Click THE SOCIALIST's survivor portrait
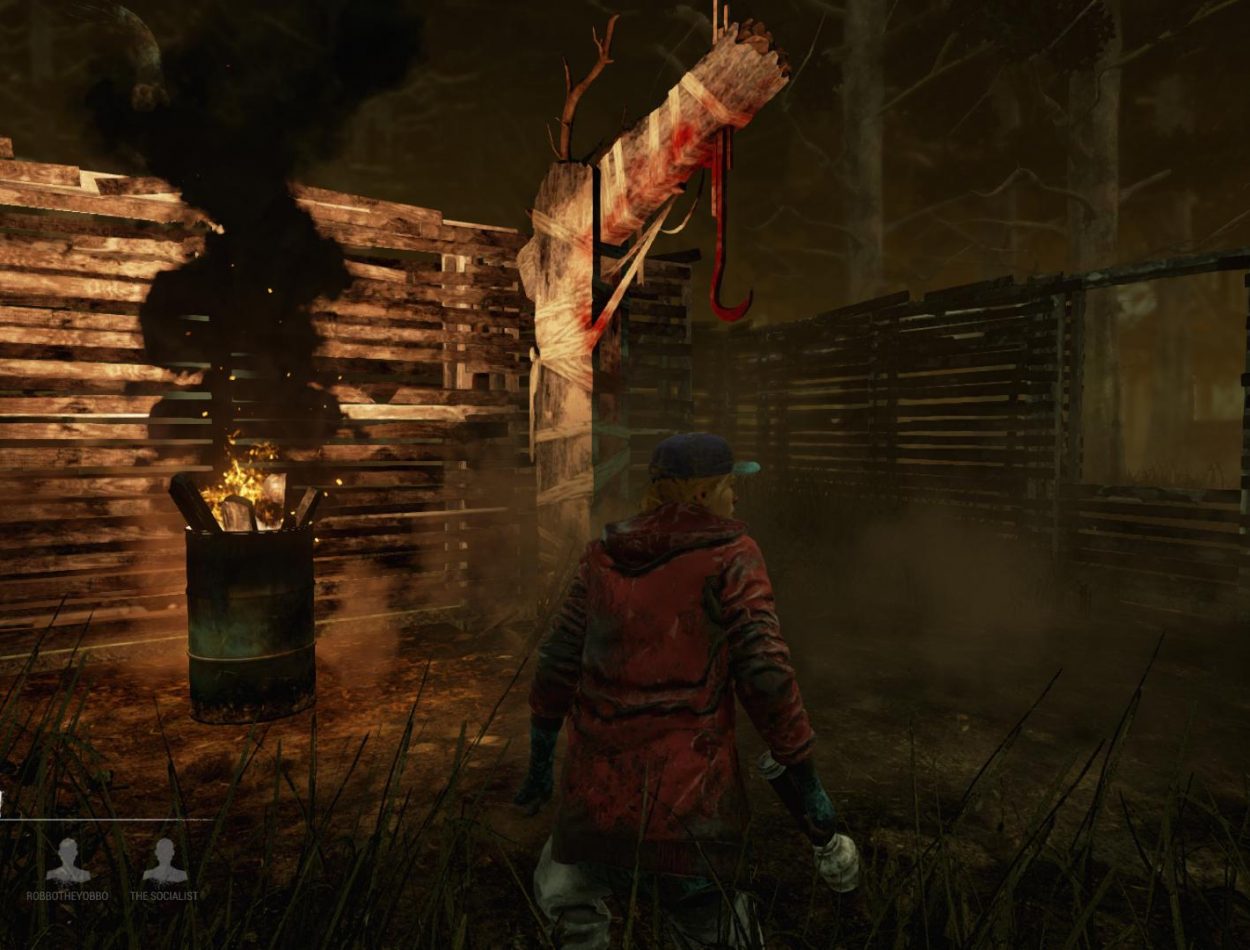 [164, 861]
